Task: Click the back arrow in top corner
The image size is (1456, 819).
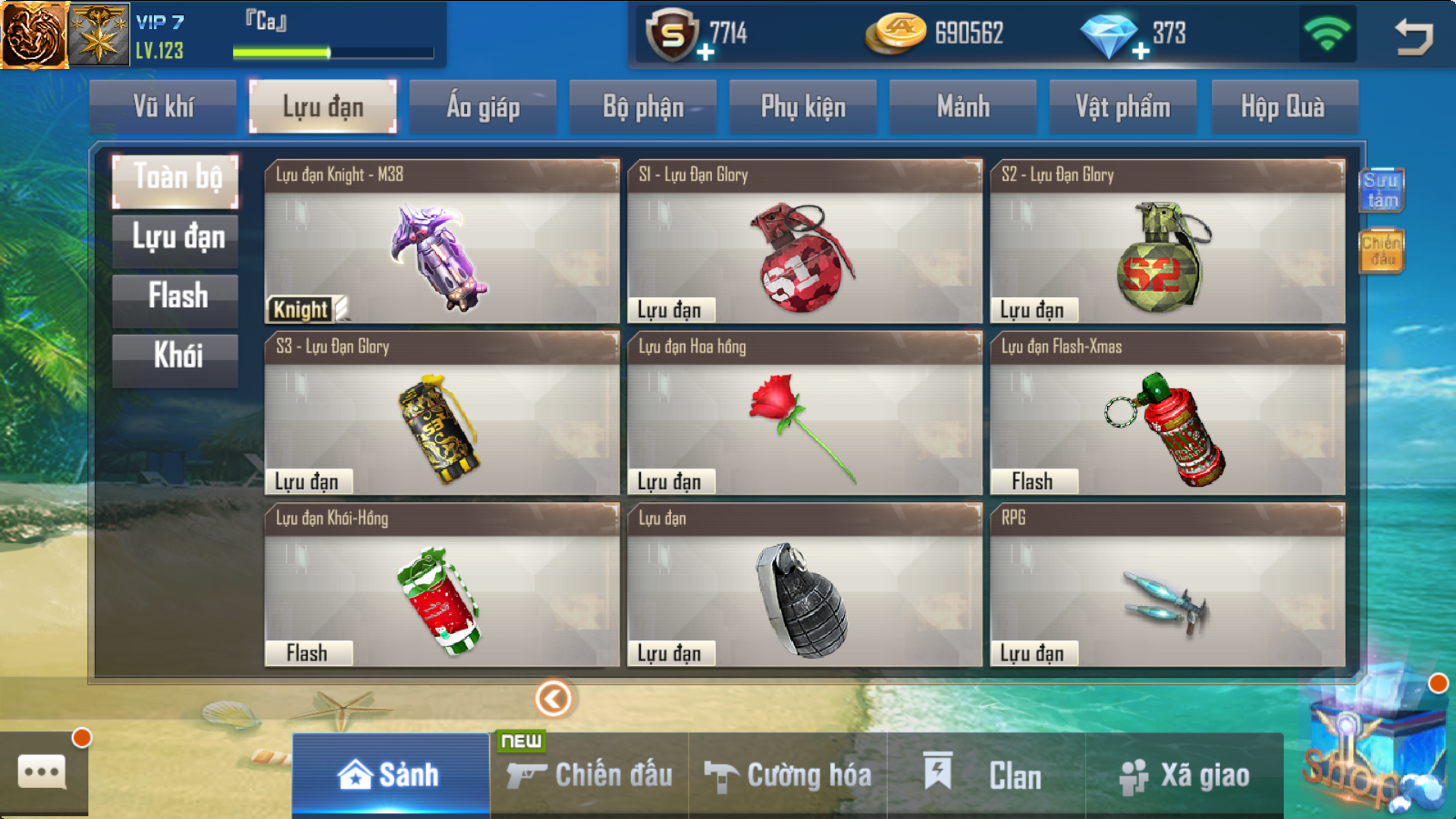Action: (x=1414, y=36)
